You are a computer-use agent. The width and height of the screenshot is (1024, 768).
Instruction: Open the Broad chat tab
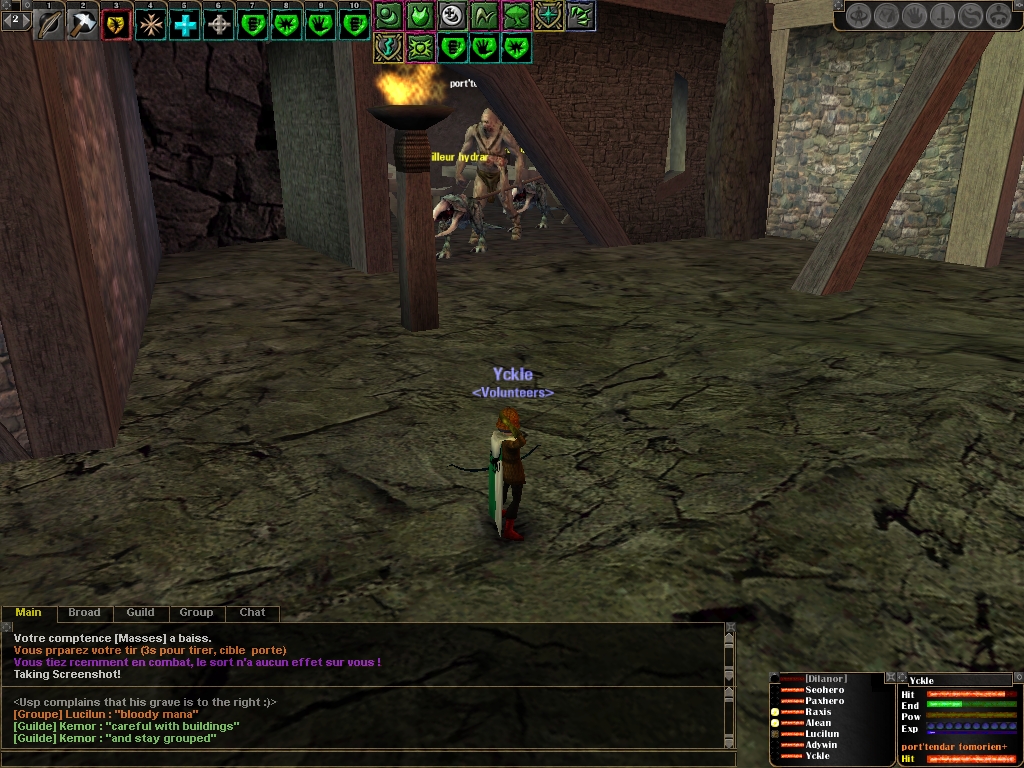coord(84,613)
